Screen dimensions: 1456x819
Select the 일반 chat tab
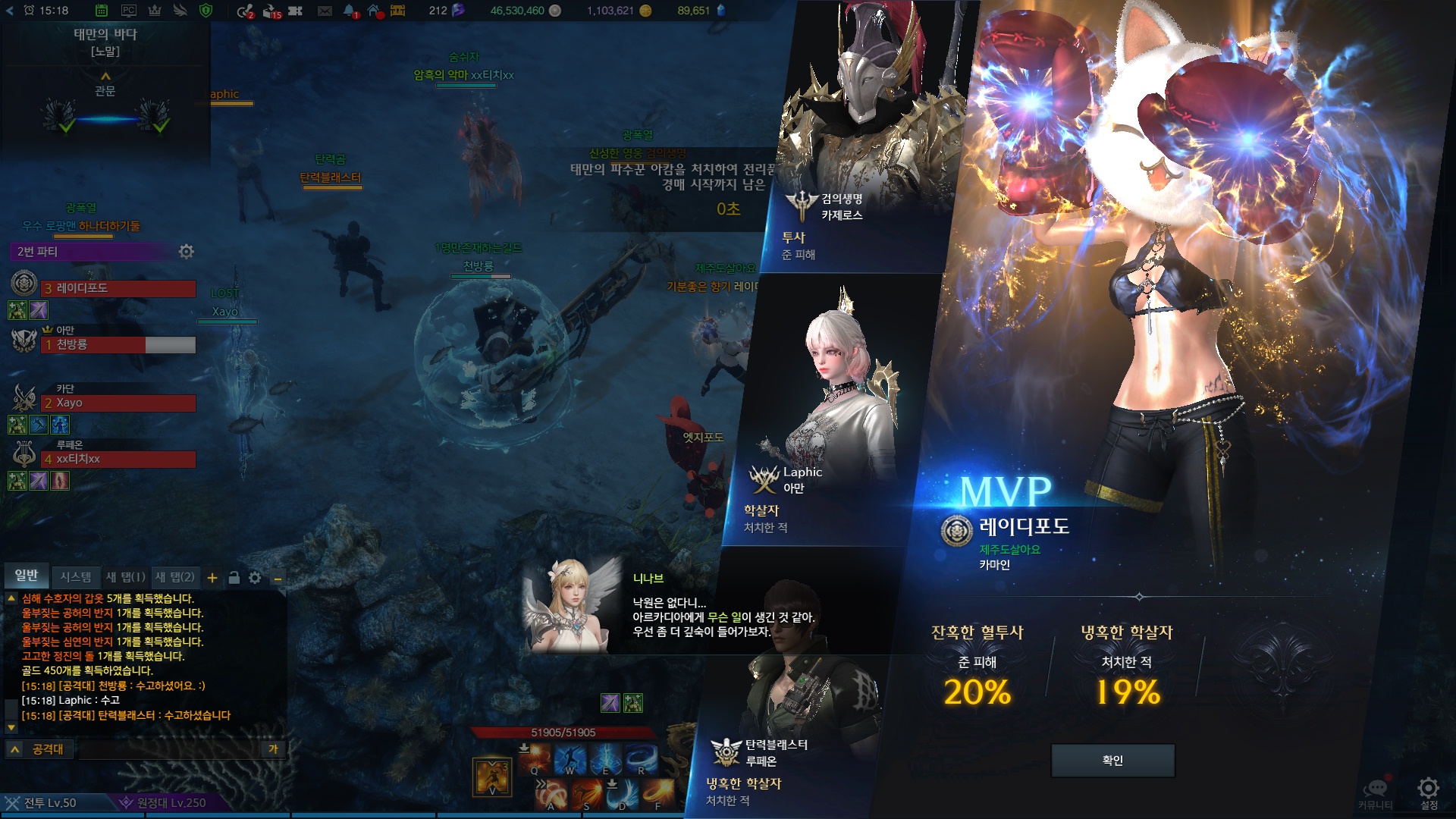tap(27, 576)
